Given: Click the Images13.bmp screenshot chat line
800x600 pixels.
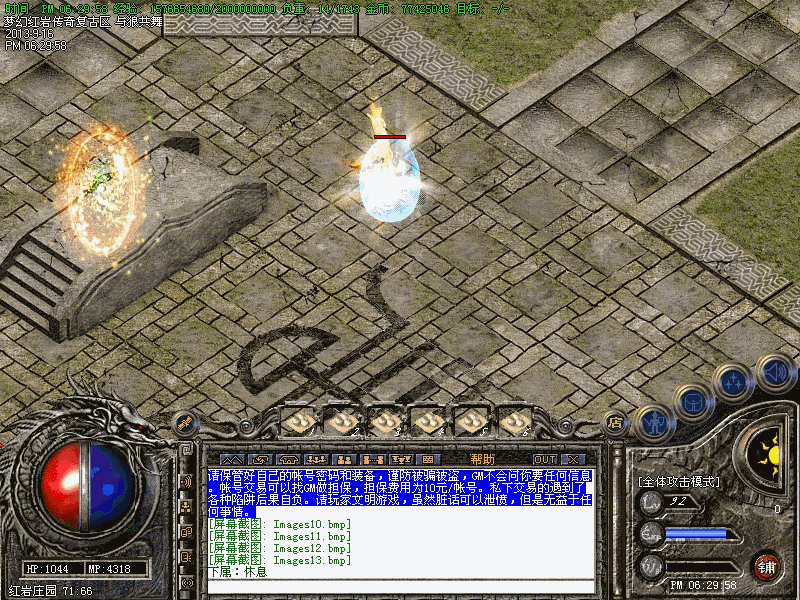Looking at the screenshot, I should click(x=281, y=561).
